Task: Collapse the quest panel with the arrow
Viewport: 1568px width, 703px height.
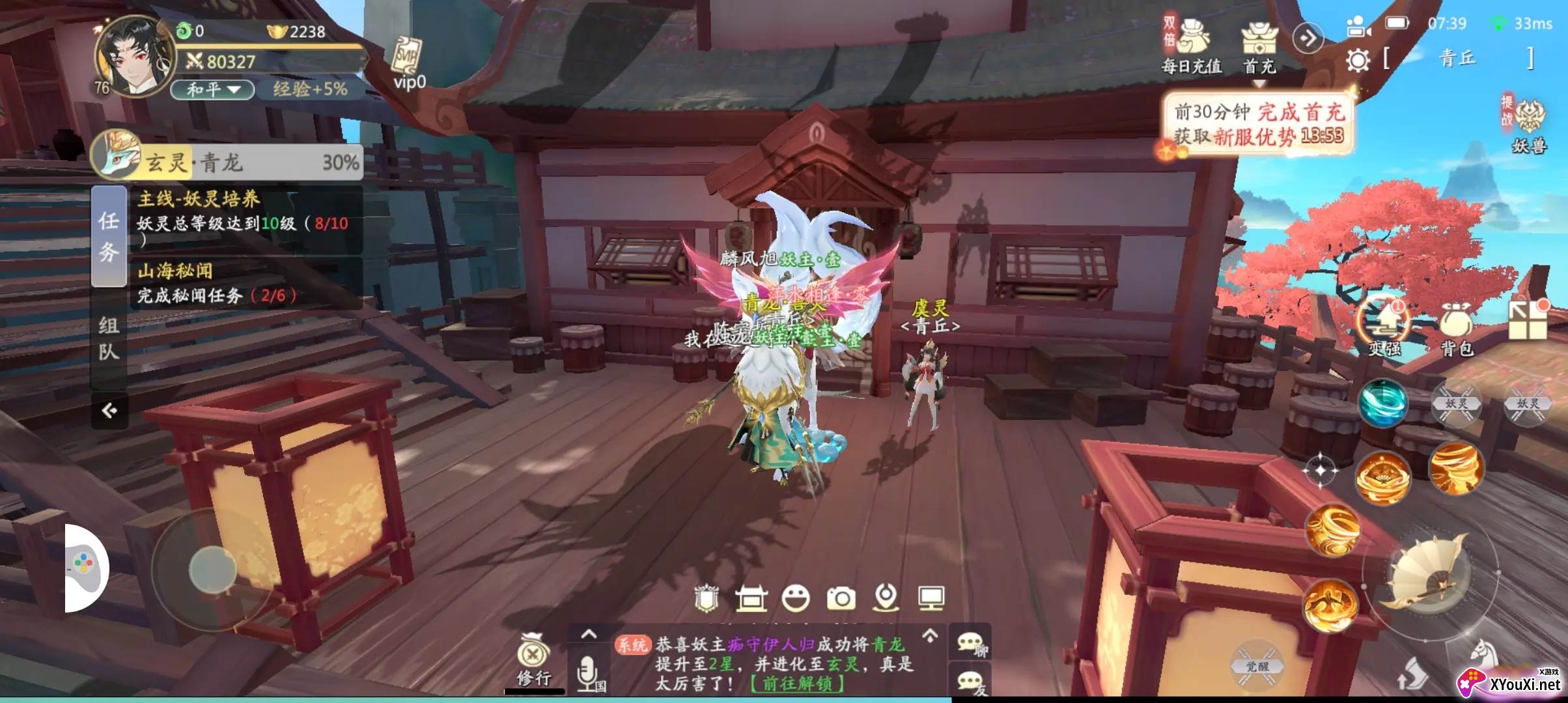Action: point(109,410)
